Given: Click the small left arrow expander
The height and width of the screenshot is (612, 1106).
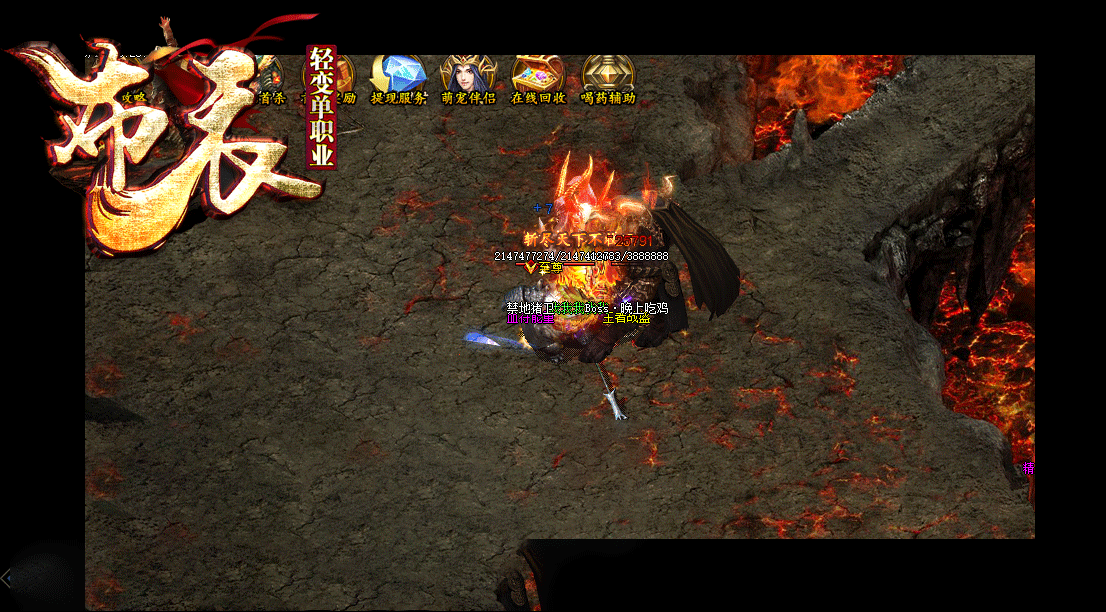Looking at the screenshot, I should pos(7,577).
